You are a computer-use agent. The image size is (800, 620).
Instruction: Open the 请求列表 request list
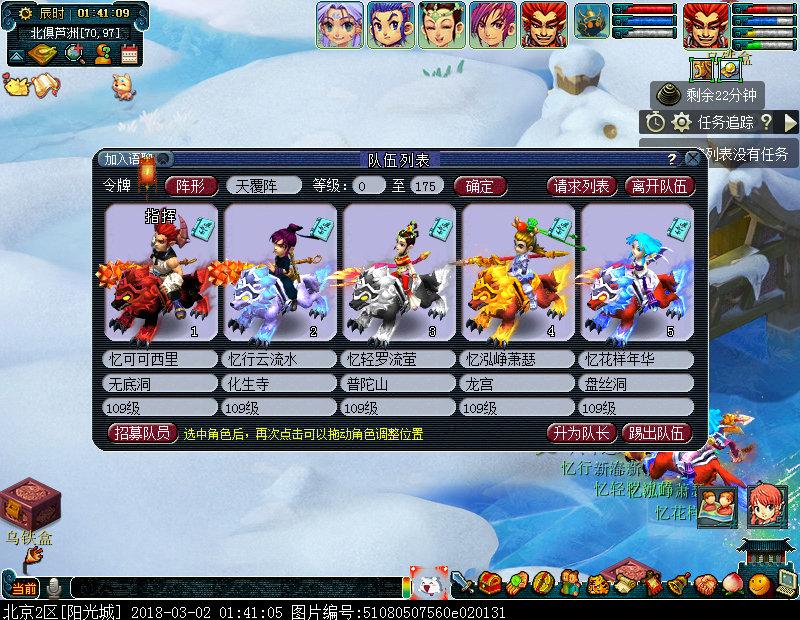coord(582,185)
